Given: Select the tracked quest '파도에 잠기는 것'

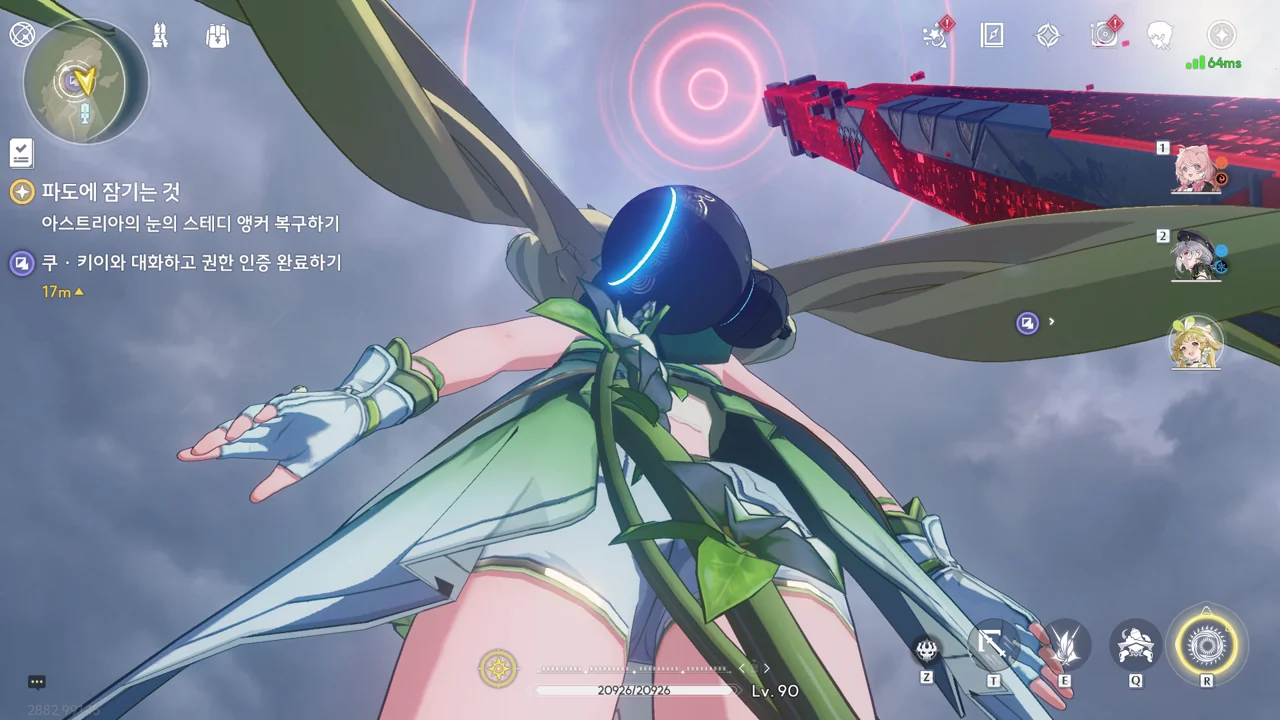Looking at the screenshot, I should (x=110, y=192).
